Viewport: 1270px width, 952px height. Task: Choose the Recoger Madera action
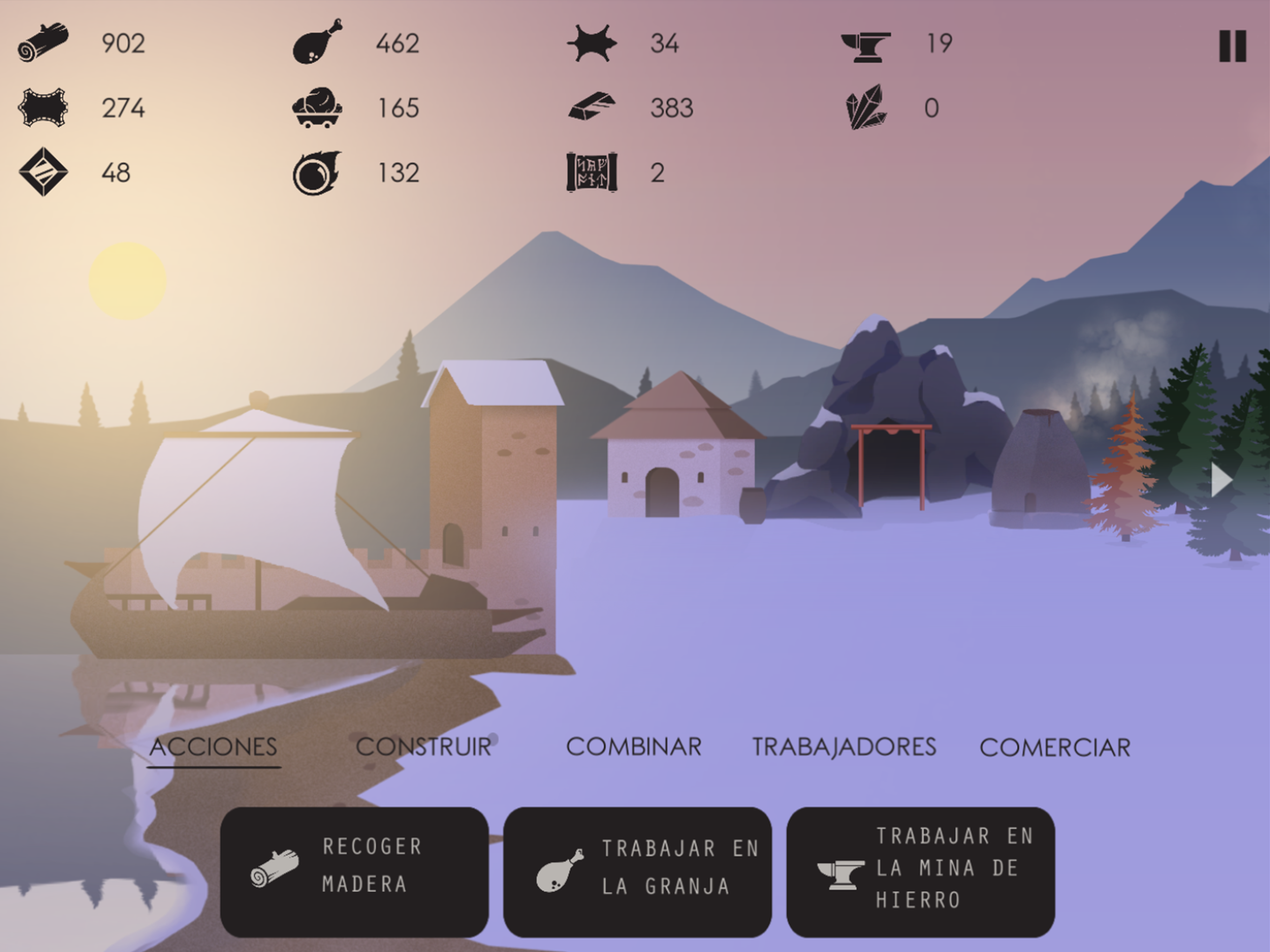point(354,872)
